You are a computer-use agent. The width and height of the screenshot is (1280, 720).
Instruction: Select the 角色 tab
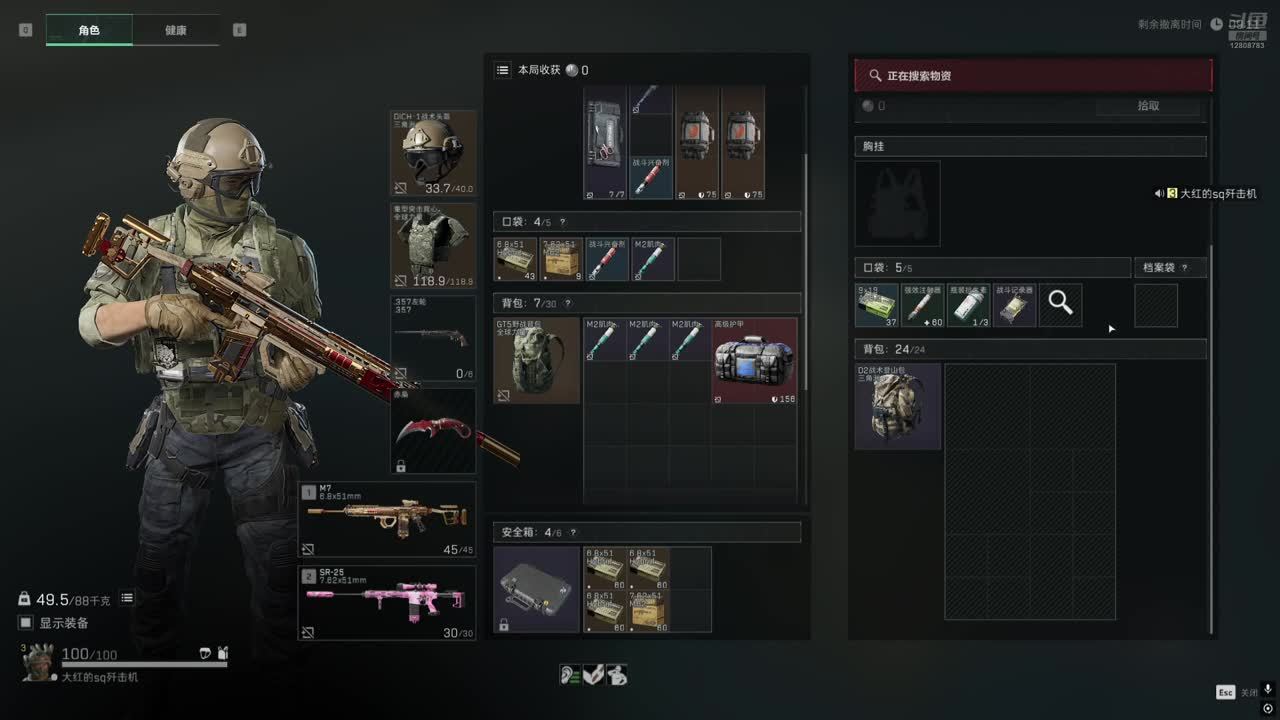[89, 30]
